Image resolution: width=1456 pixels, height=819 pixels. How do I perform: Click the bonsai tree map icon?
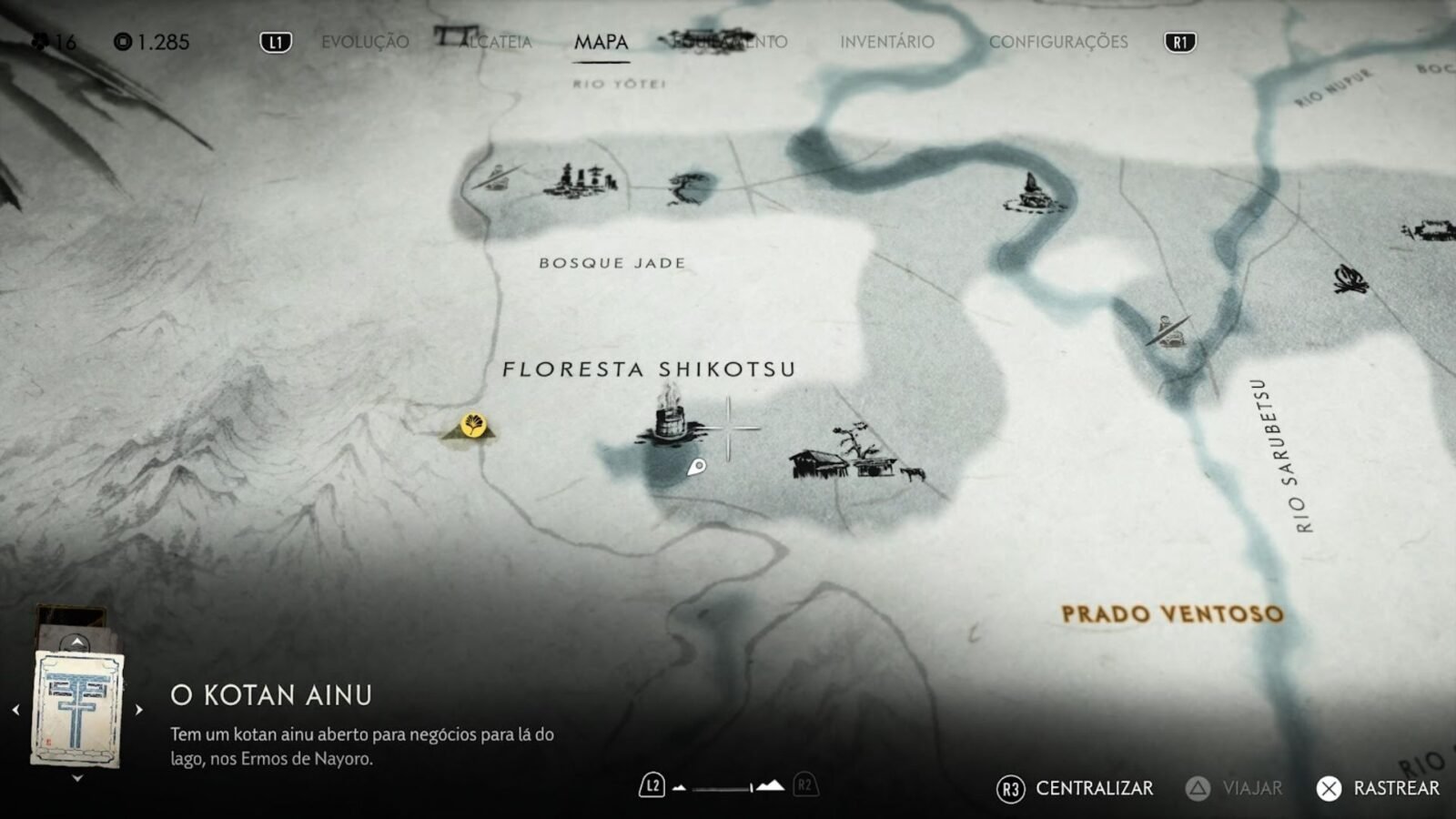tap(691, 186)
